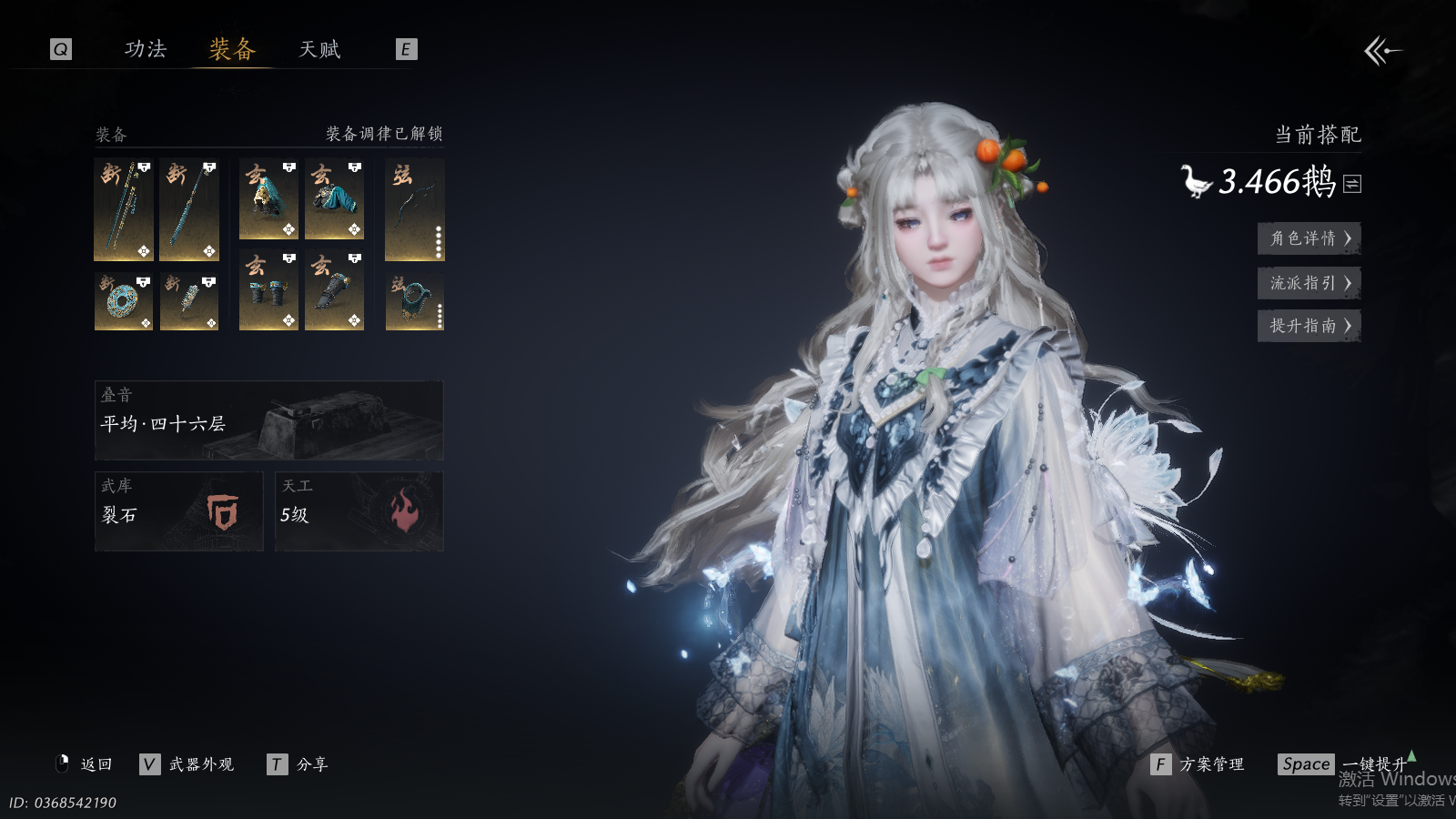Select the twin swords weapon slot
Screen dimensions: 1456x819
[124, 210]
